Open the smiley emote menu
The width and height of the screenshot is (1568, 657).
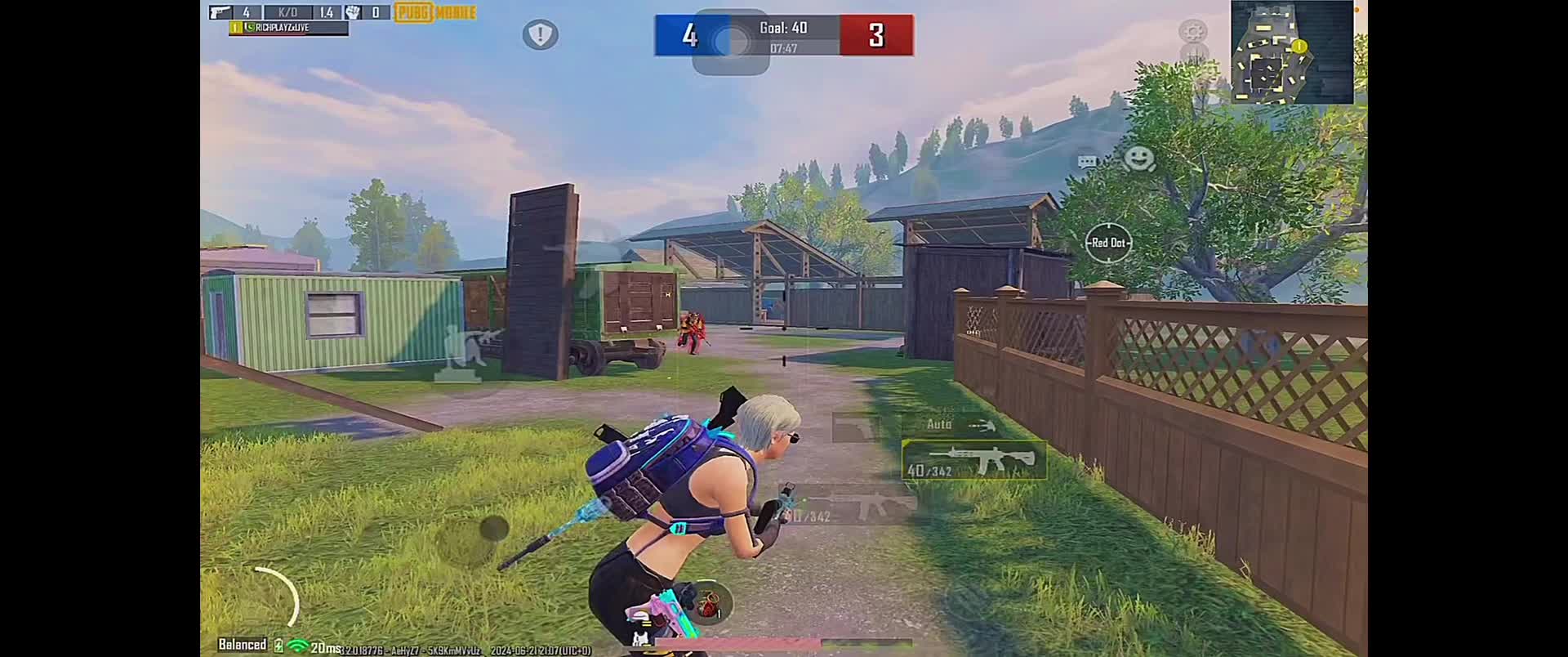(x=1138, y=158)
